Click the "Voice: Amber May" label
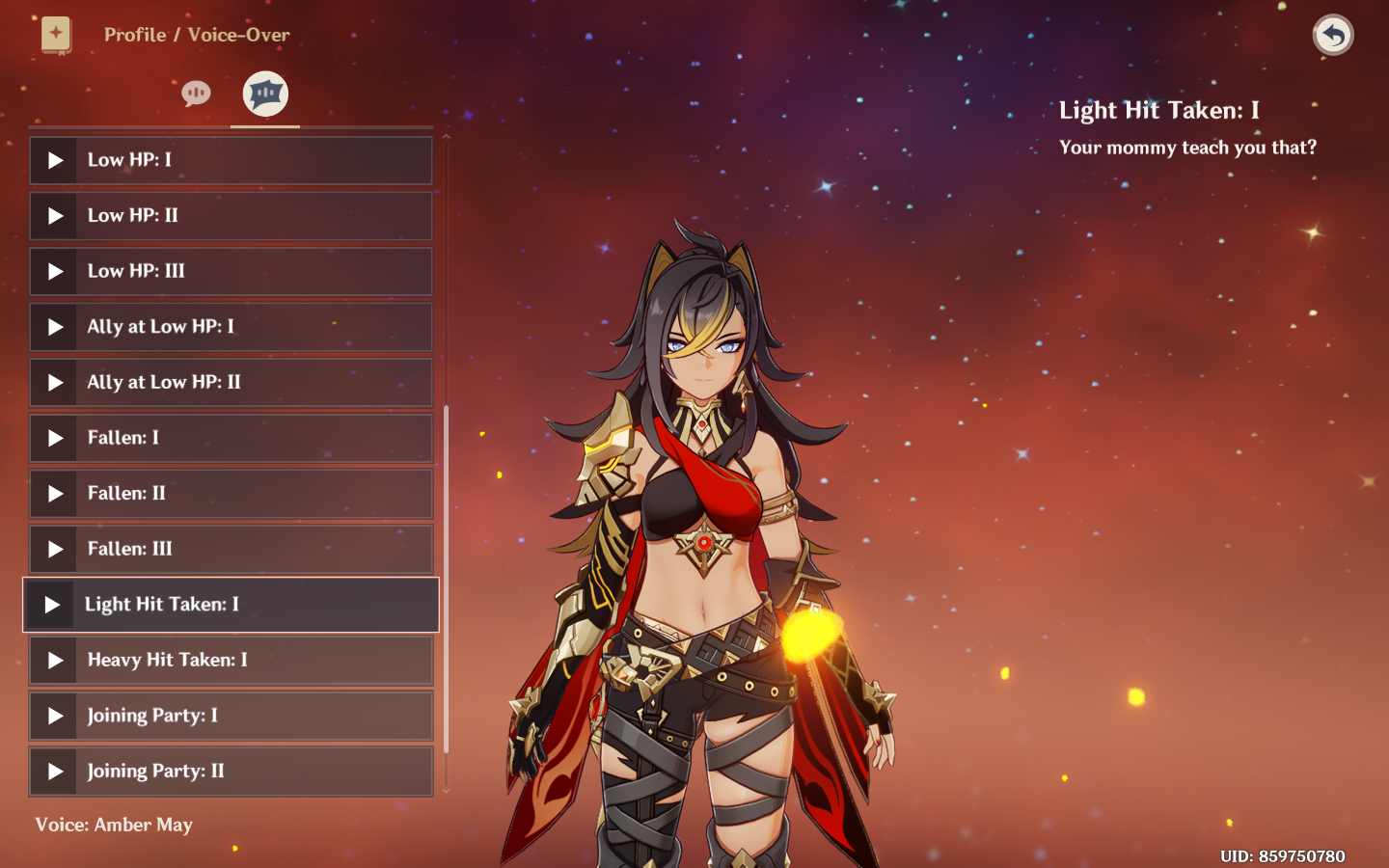 tap(113, 825)
